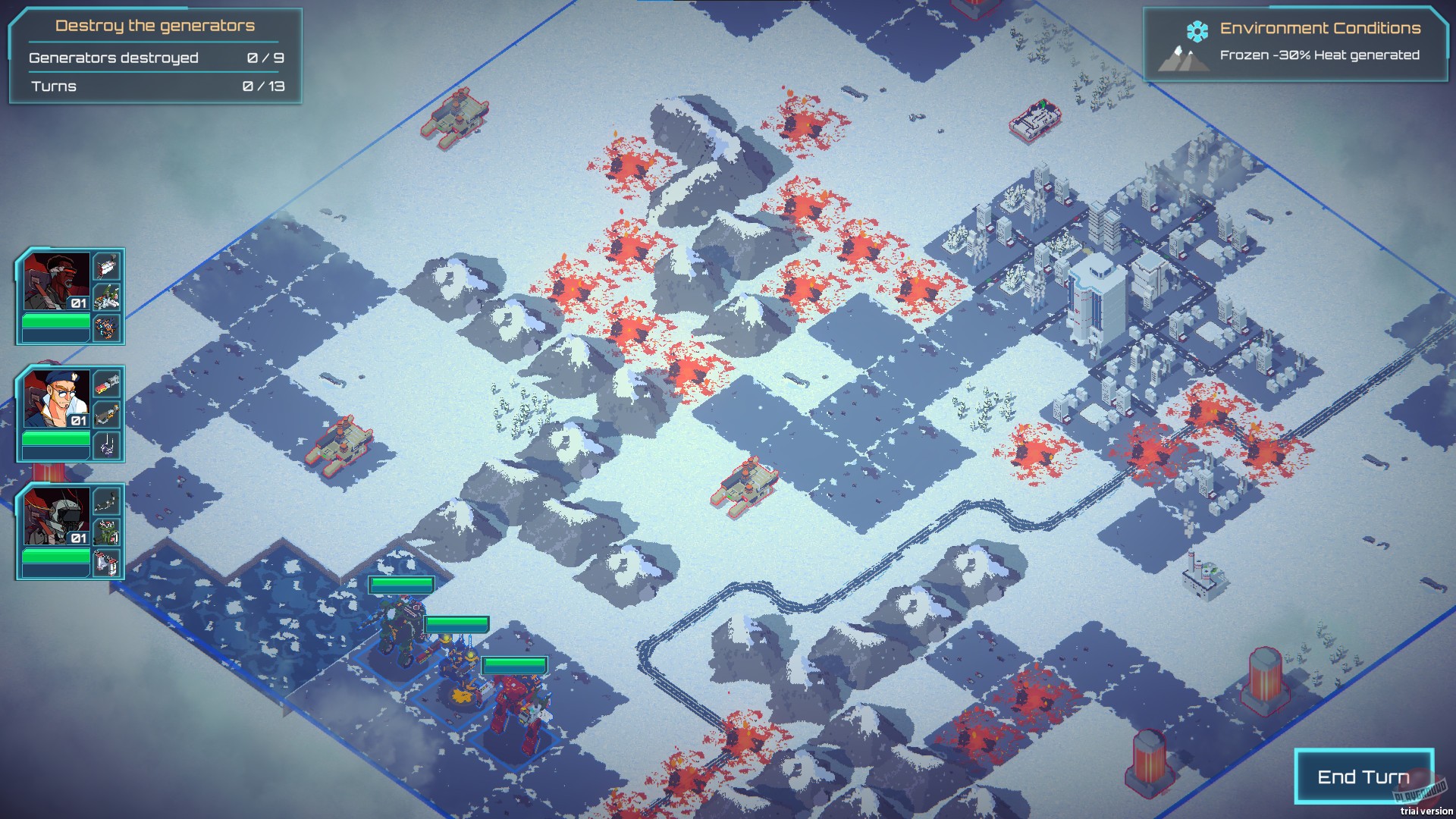
Task: Select the flamethrower weapon icon of the second pilot
Action: click(106, 383)
